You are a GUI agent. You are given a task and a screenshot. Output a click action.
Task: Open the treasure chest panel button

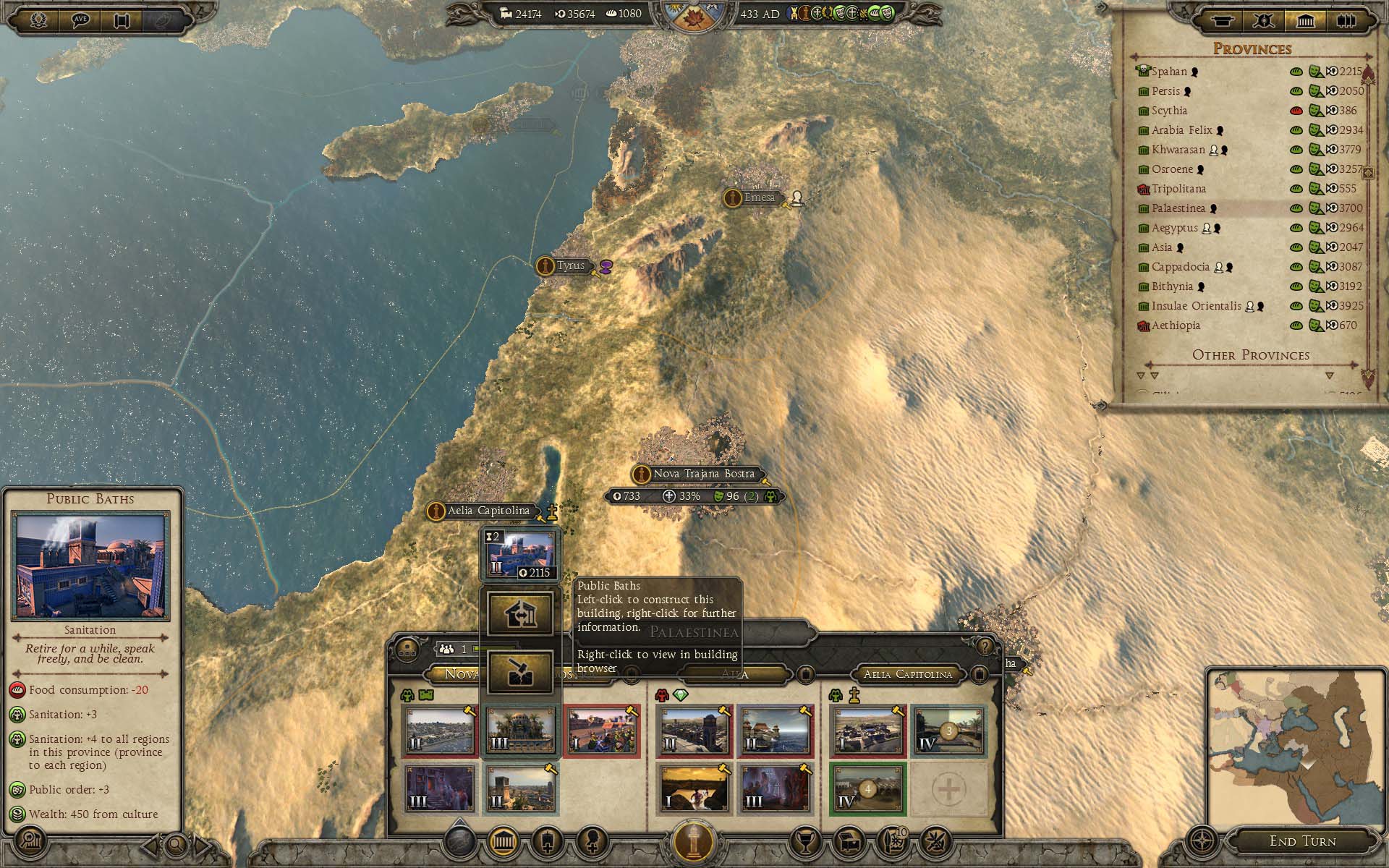click(851, 841)
